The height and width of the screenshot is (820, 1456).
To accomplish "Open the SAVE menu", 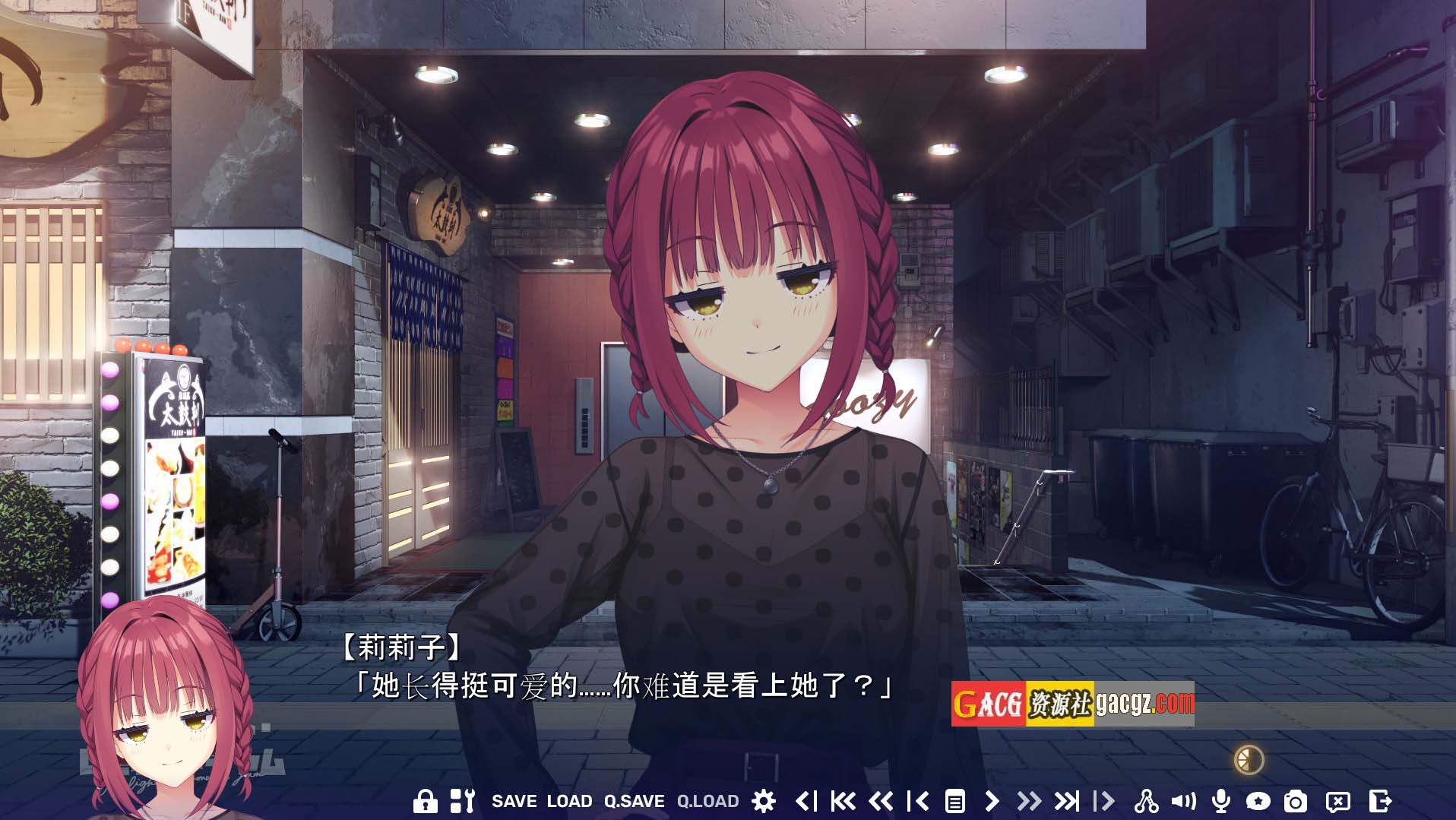I will point(514,801).
